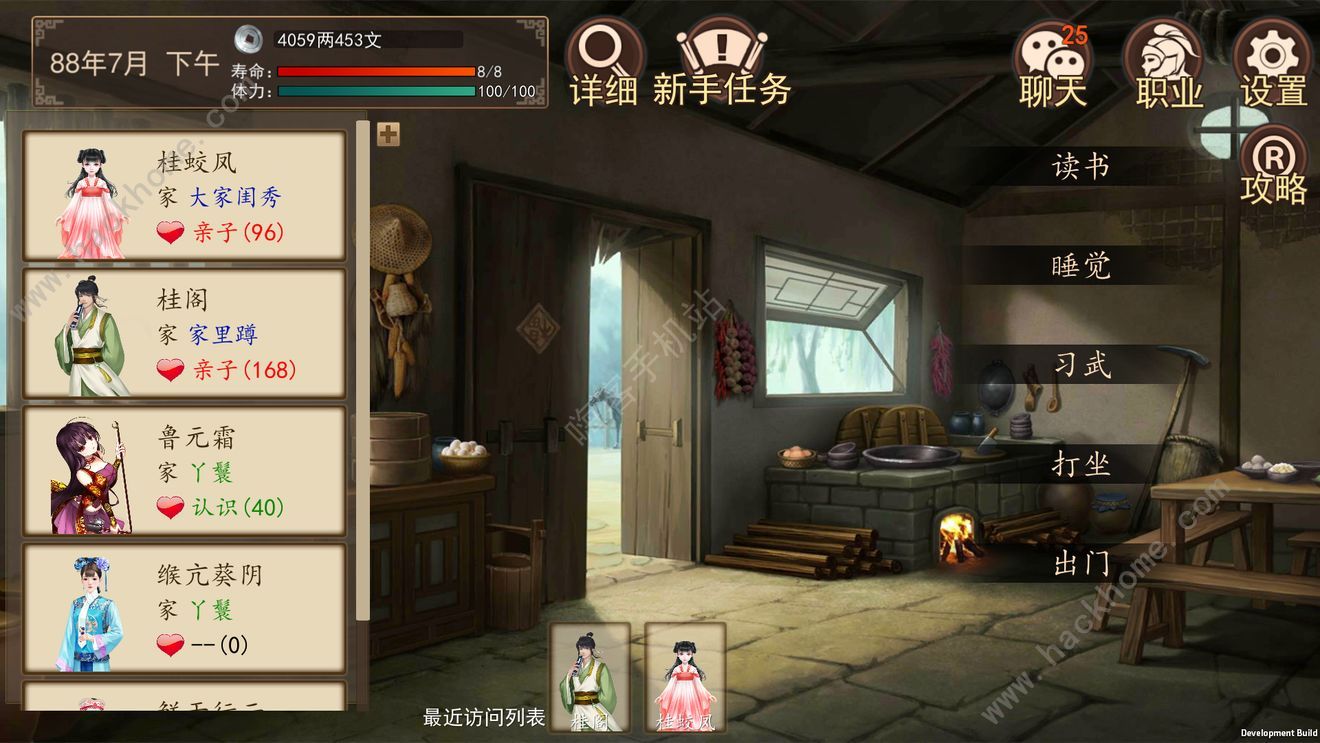Select 桂蛟凤 in the family list
The height and width of the screenshot is (743, 1320).
[x=184, y=197]
